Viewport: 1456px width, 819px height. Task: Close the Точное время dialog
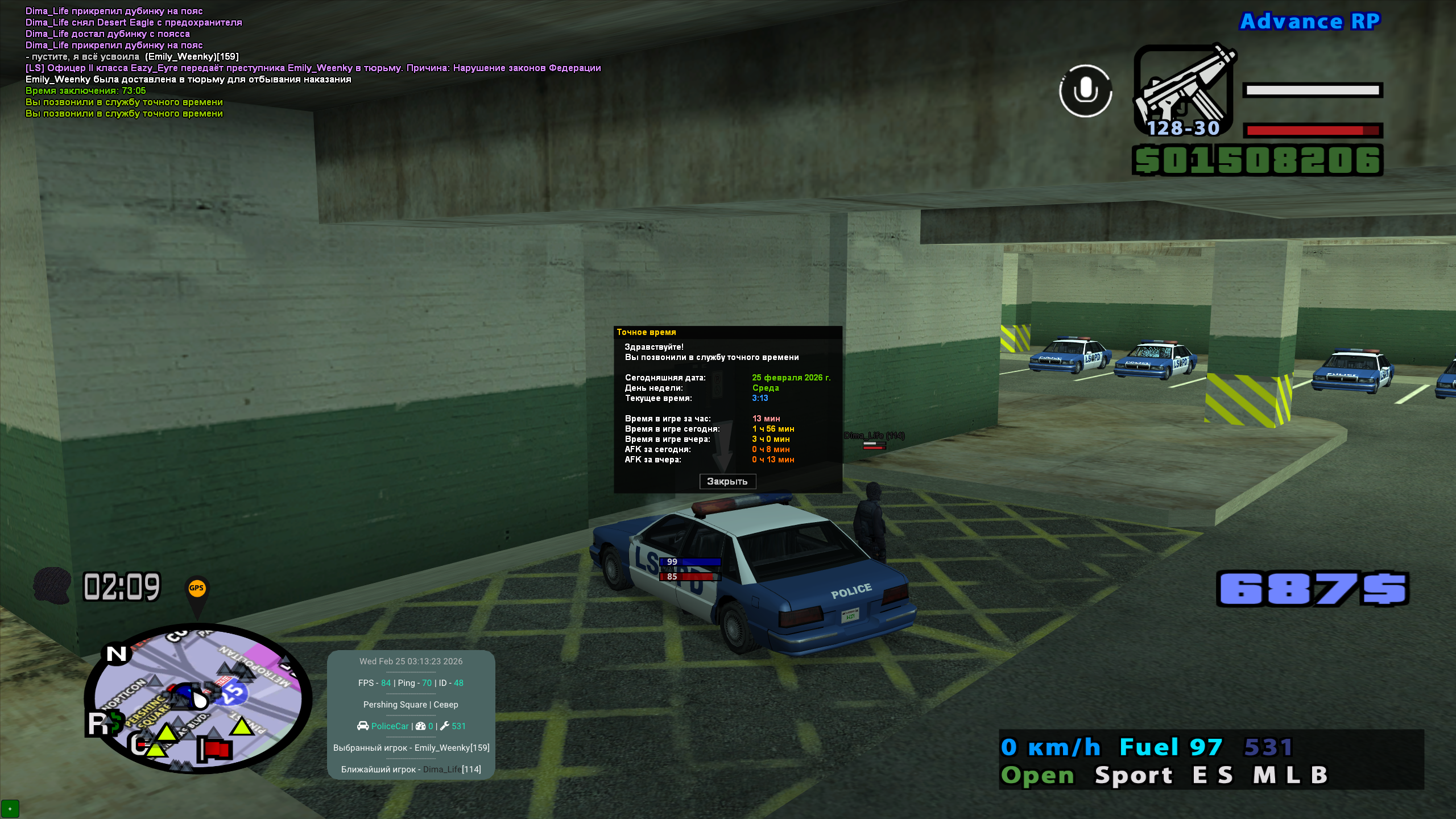(x=727, y=481)
